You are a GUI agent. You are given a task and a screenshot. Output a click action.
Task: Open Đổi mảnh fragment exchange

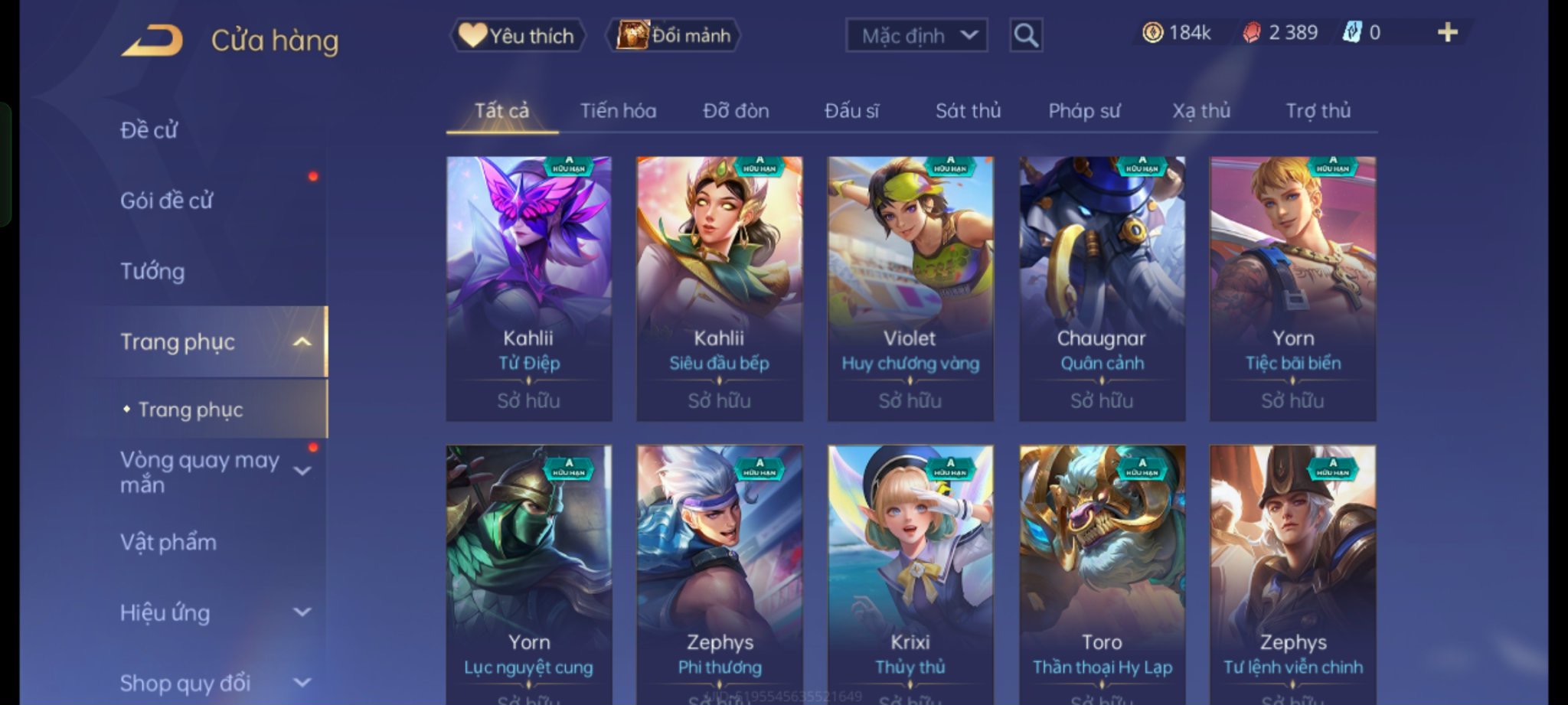(674, 35)
